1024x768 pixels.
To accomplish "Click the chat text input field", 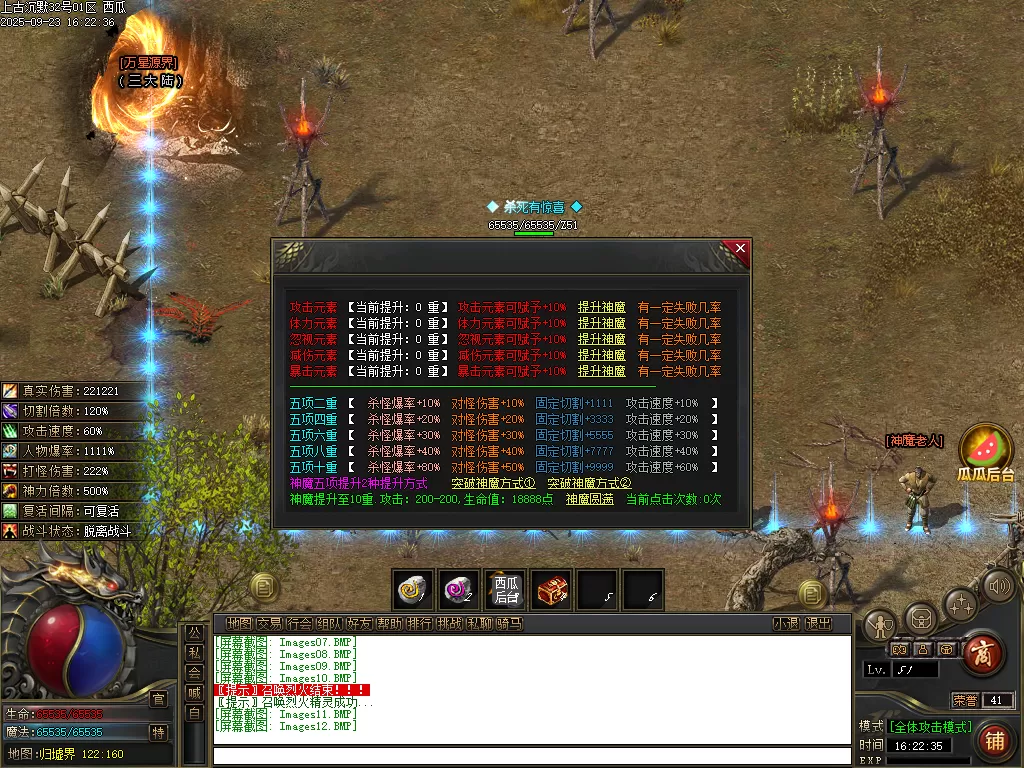I will [x=530, y=756].
